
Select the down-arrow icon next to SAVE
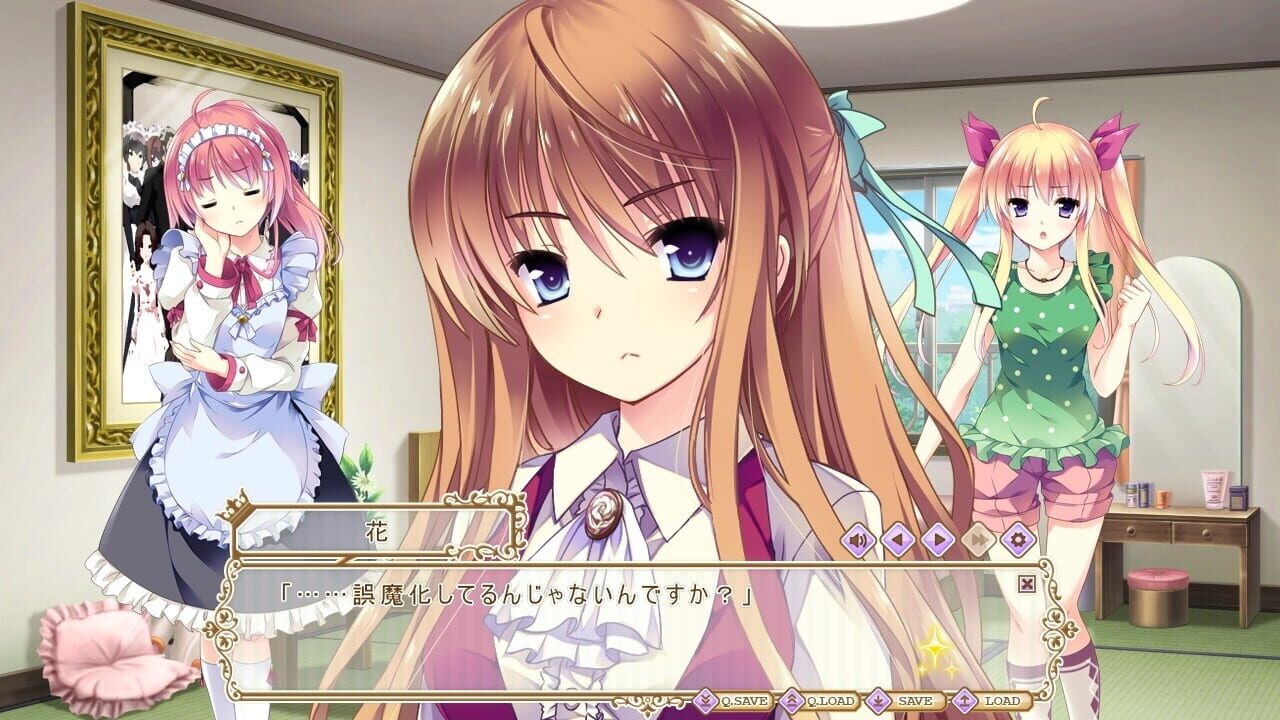click(877, 700)
